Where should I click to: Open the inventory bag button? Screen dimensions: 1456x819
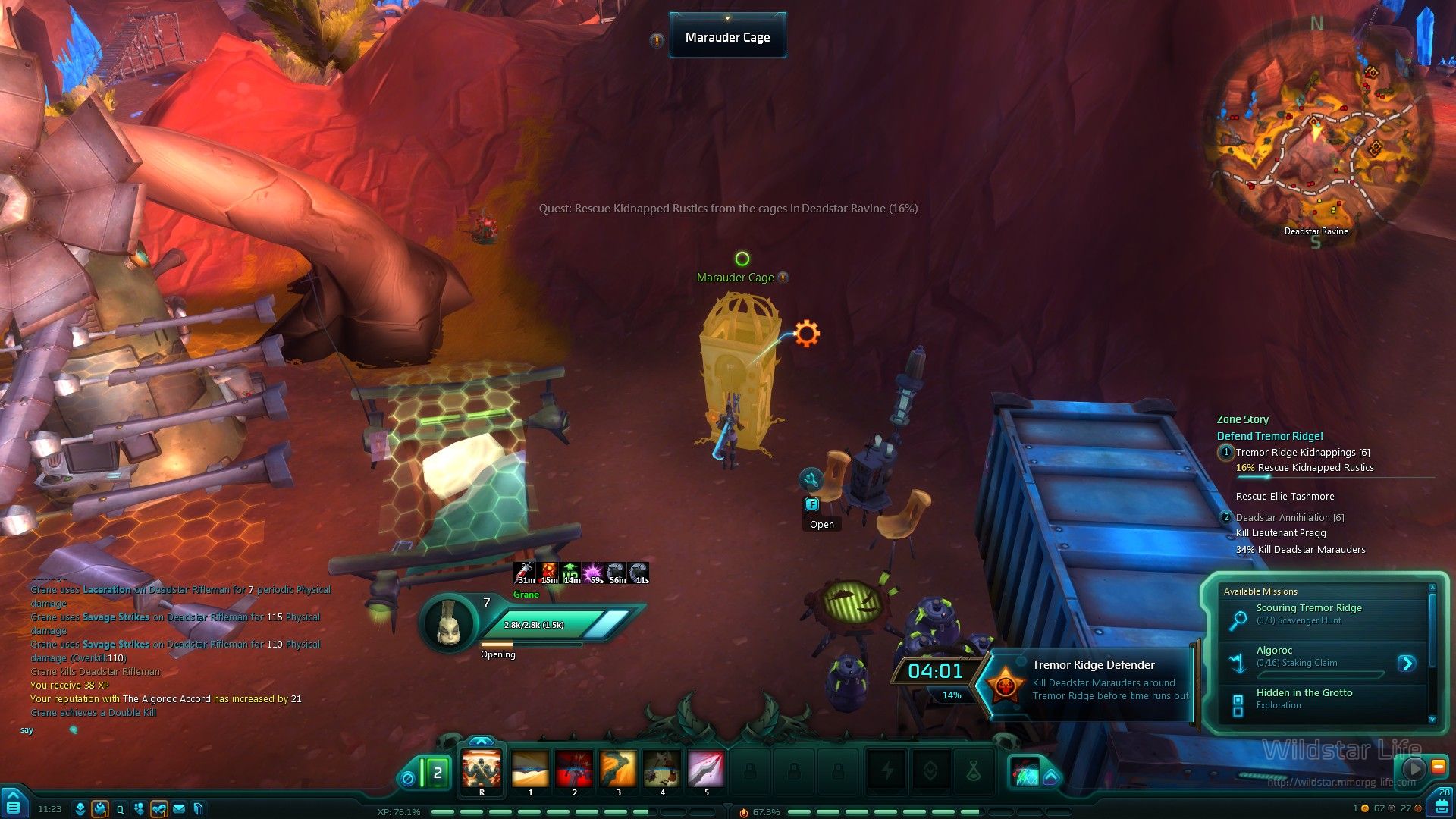click(1441, 806)
